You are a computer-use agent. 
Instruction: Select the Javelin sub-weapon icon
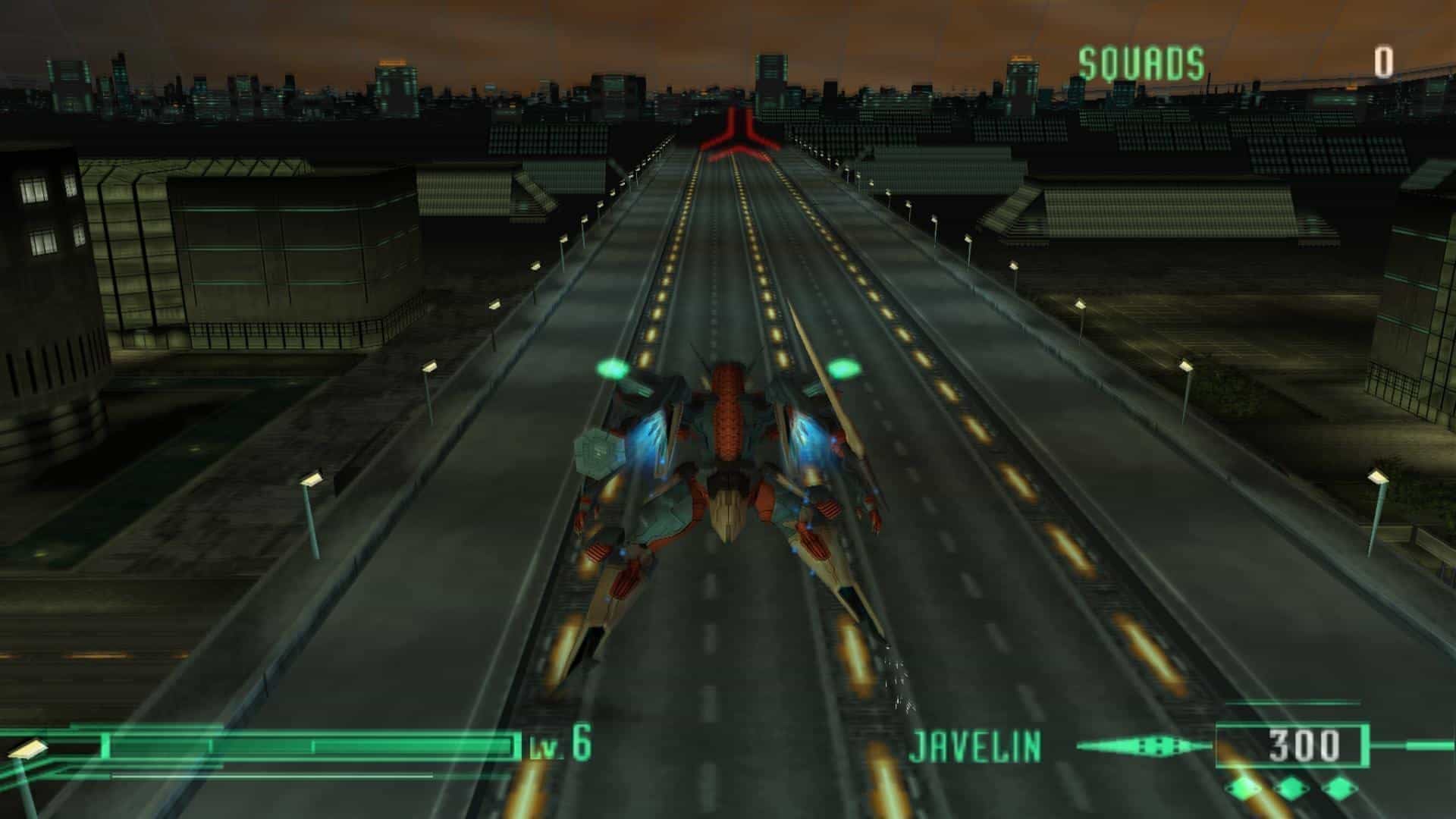point(1144,746)
